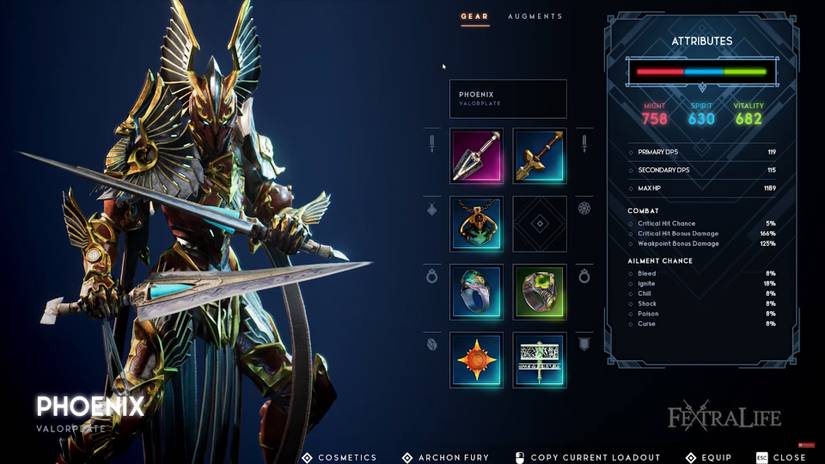This screenshot has width=825, height=464.
Task: Click the Equip button
Action: coord(709,457)
